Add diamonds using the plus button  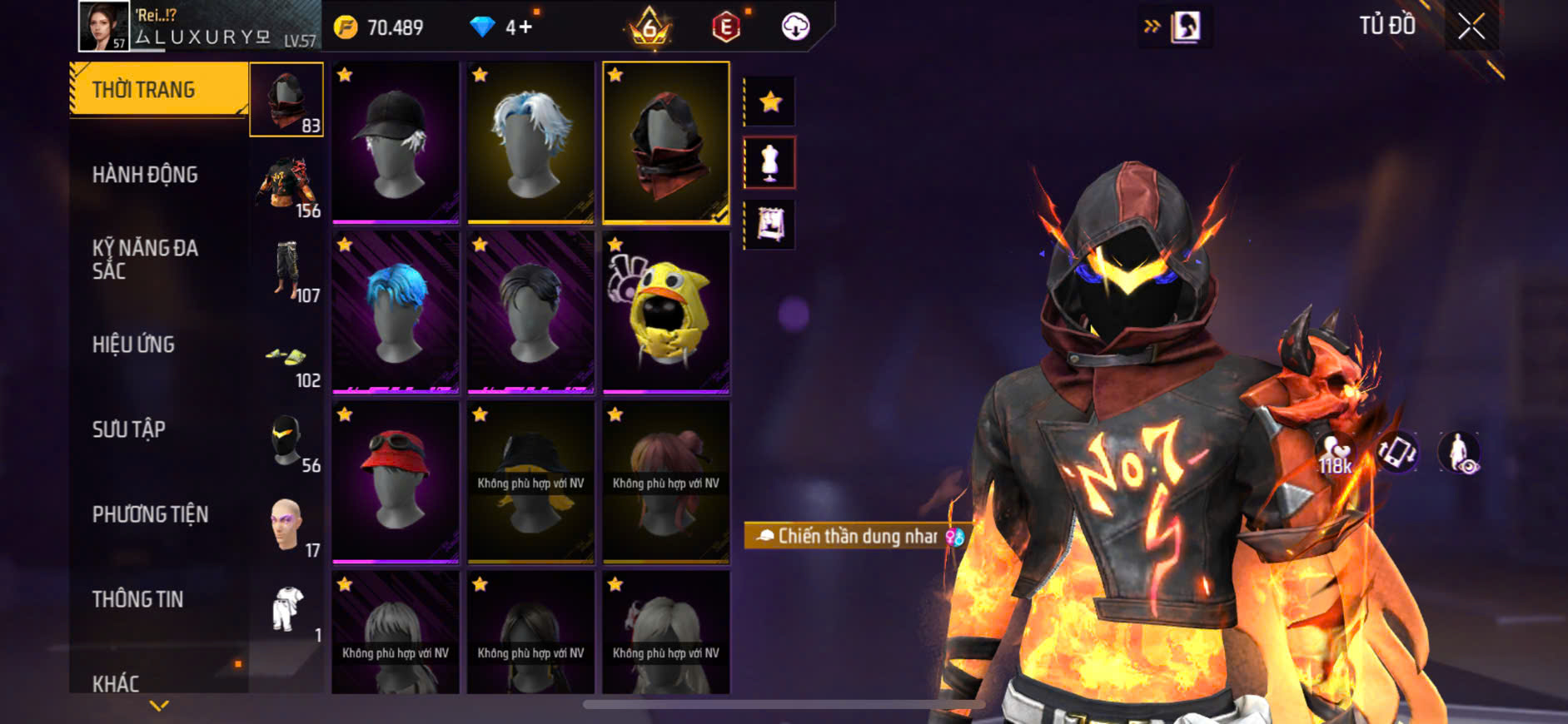click(x=525, y=27)
